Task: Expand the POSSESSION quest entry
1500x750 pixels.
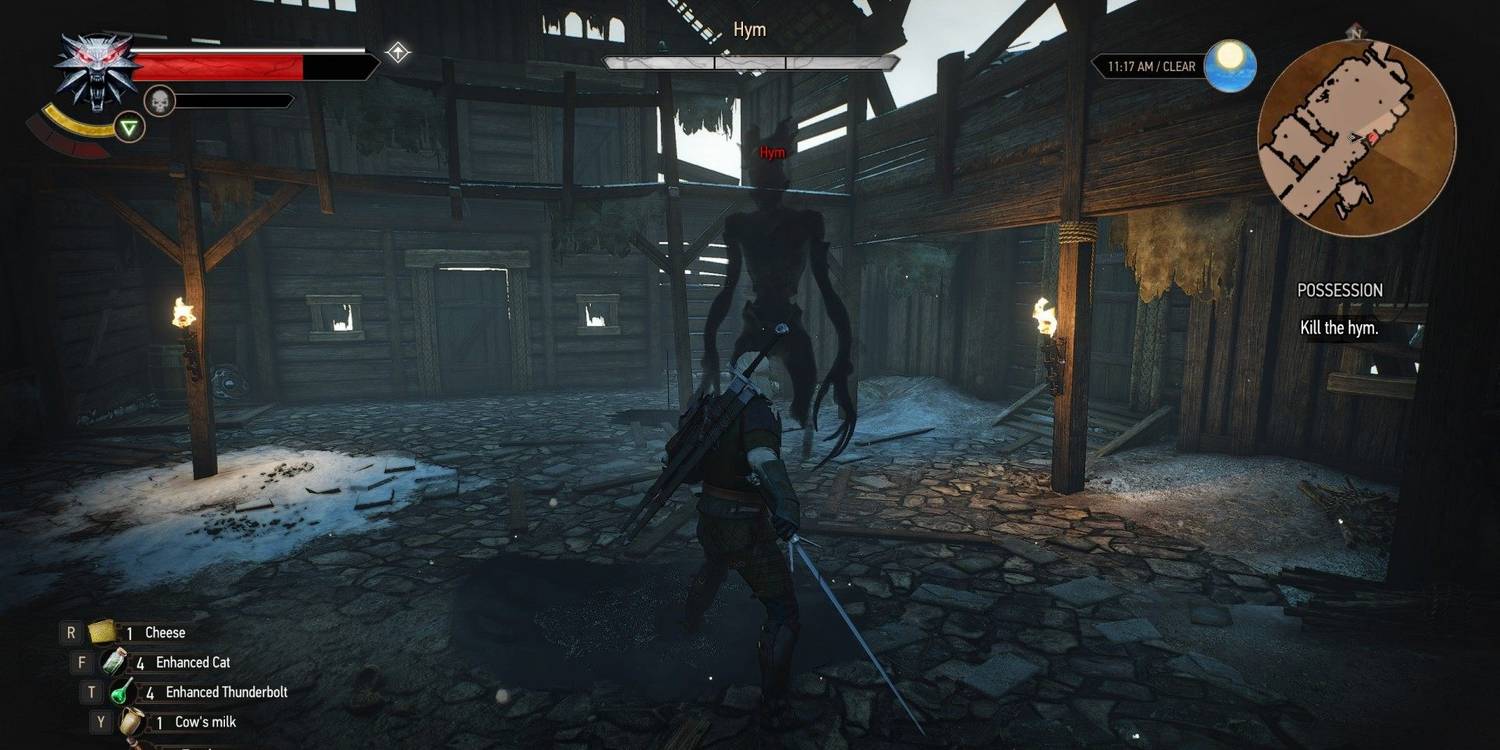Action: (1340, 290)
